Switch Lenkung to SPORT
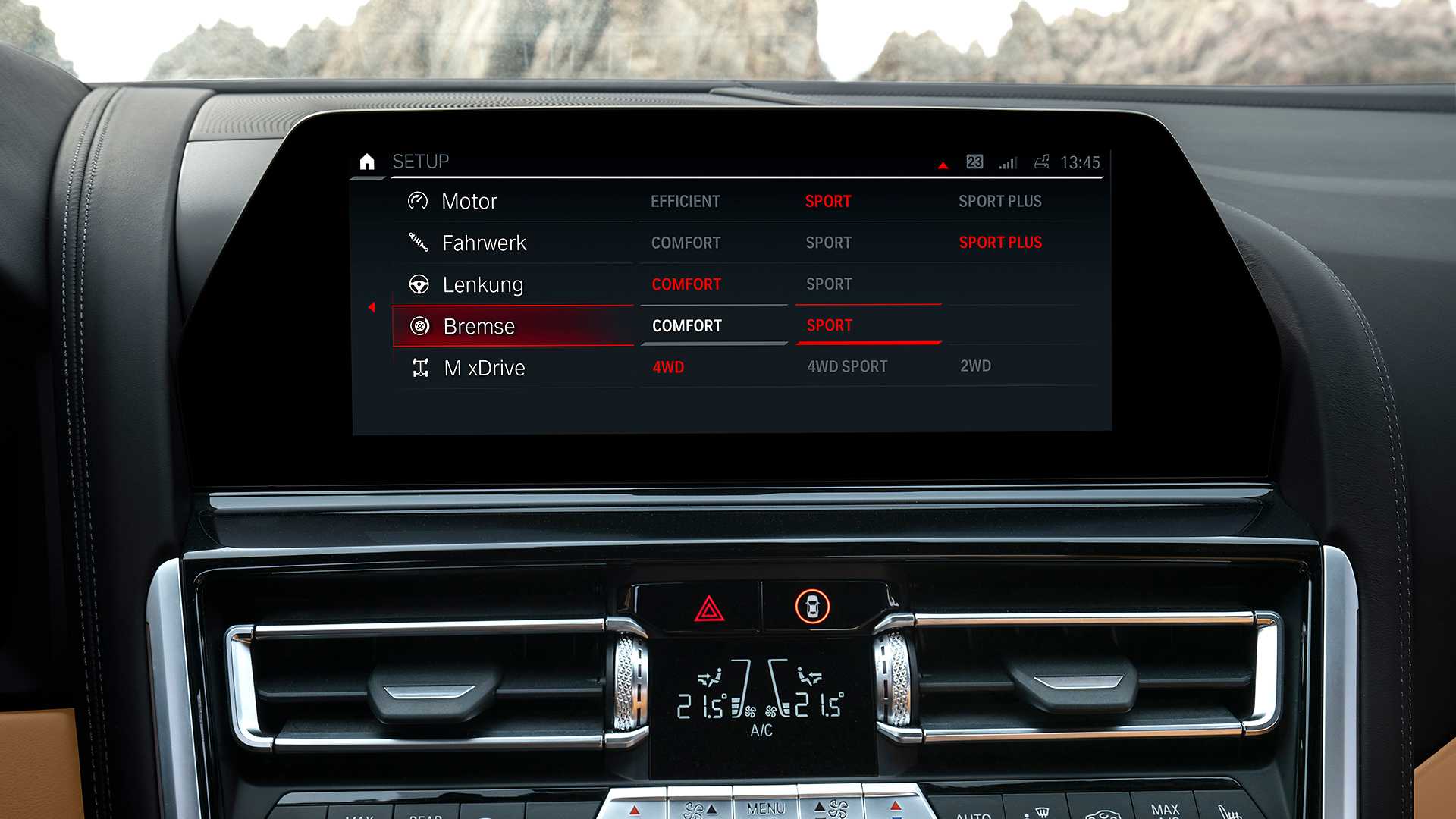Image resolution: width=1456 pixels, height=819 pixels. (x=829, y=284)
